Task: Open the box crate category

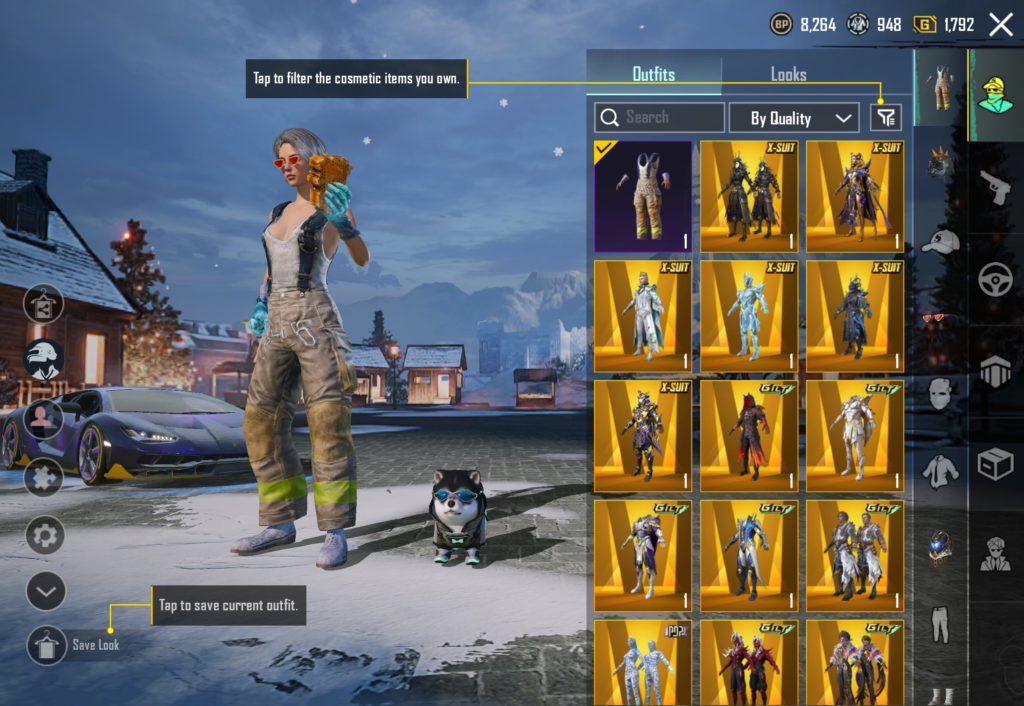Action: (995, 464)
